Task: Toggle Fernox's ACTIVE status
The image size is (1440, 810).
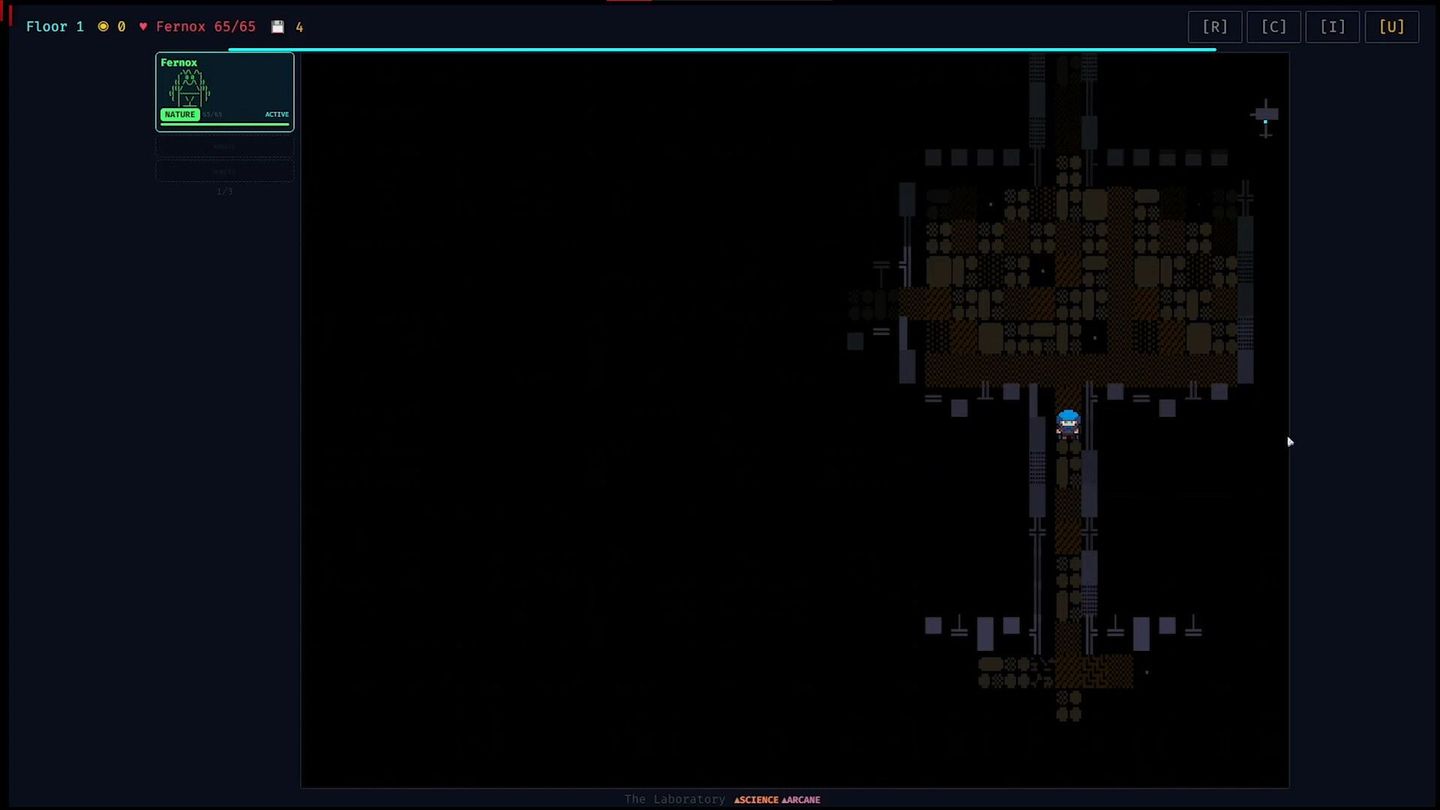Action: click(x=277, y=114)
